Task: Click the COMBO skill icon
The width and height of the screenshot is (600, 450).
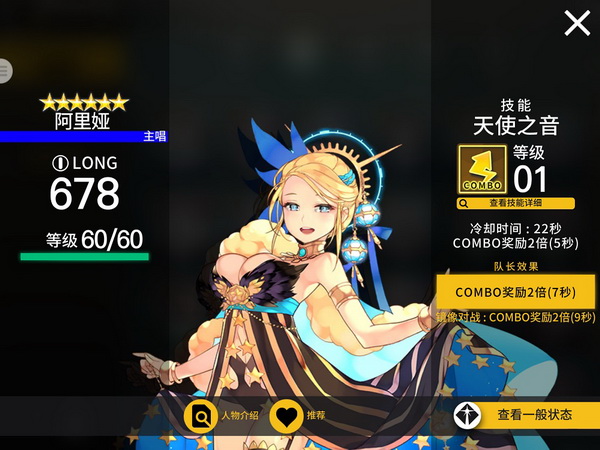Action: [x=481, y=170]
